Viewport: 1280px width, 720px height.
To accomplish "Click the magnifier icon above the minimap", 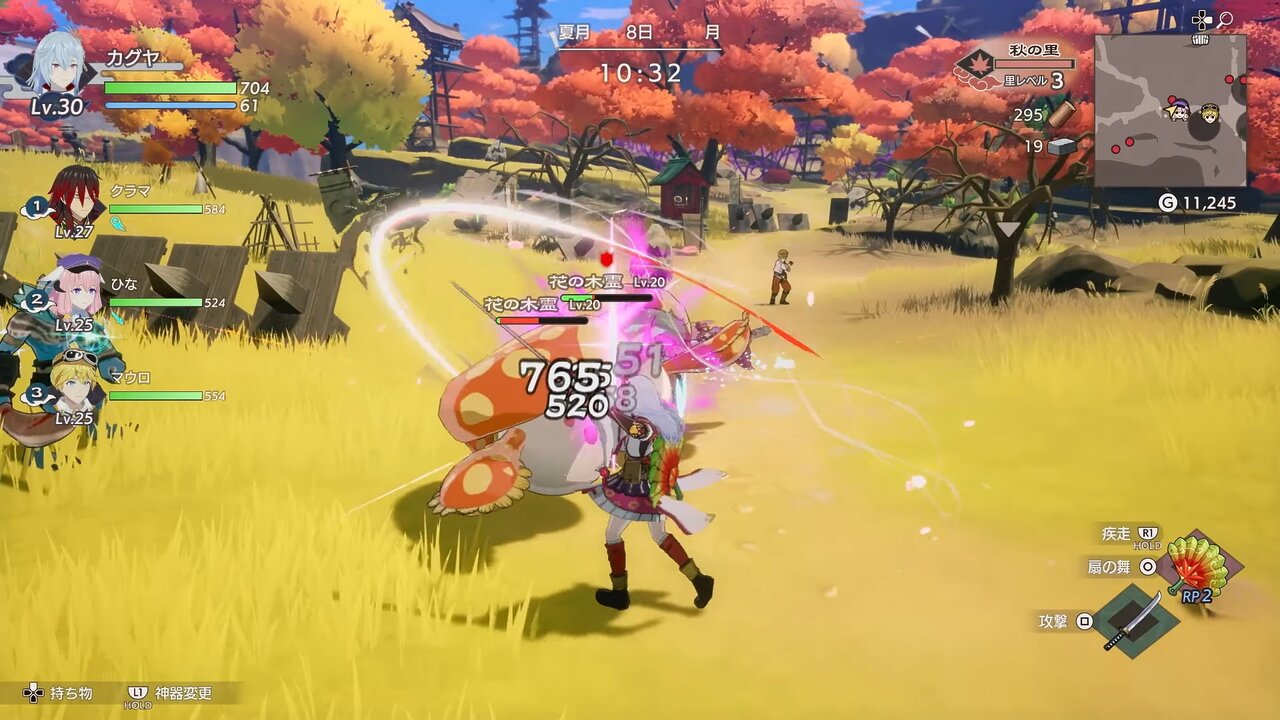I will (1225, 19).
